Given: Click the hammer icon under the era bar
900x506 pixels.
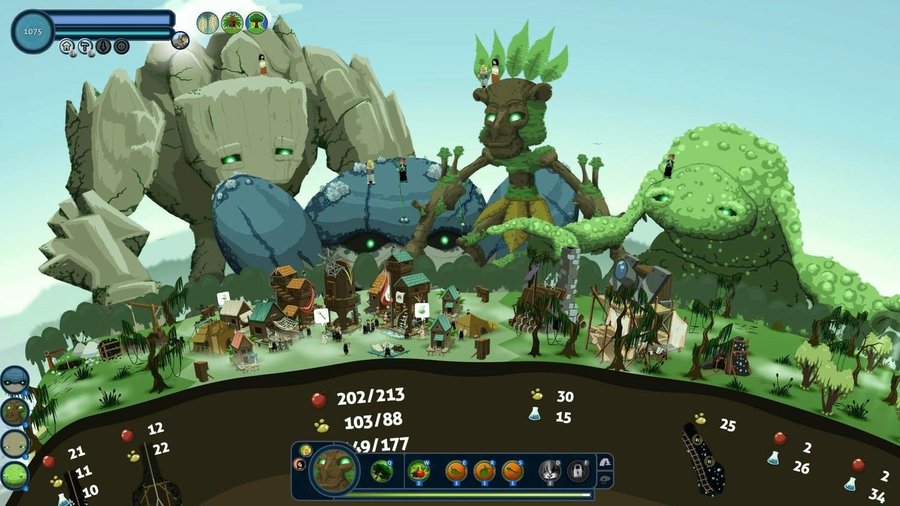Looking at the screenshot, I should pos(85,46).
